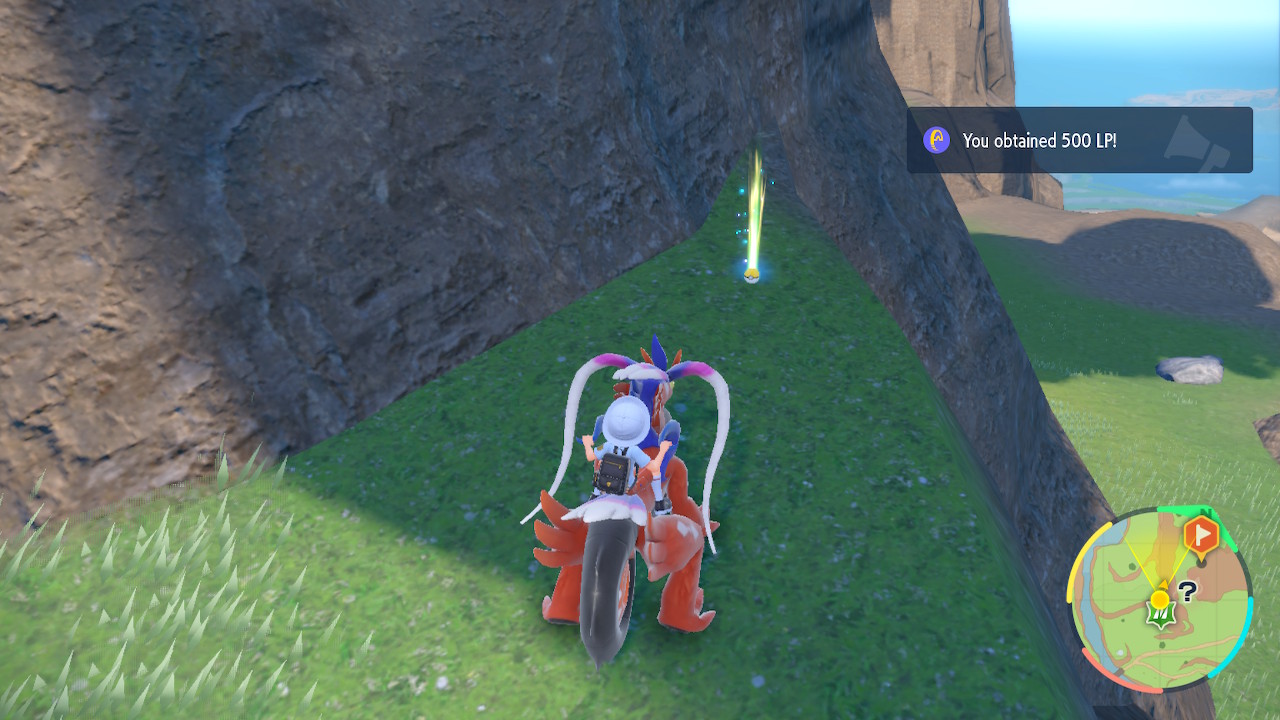Expand the LP notification banner
1280x720 pixels.
coord(1080,140)
